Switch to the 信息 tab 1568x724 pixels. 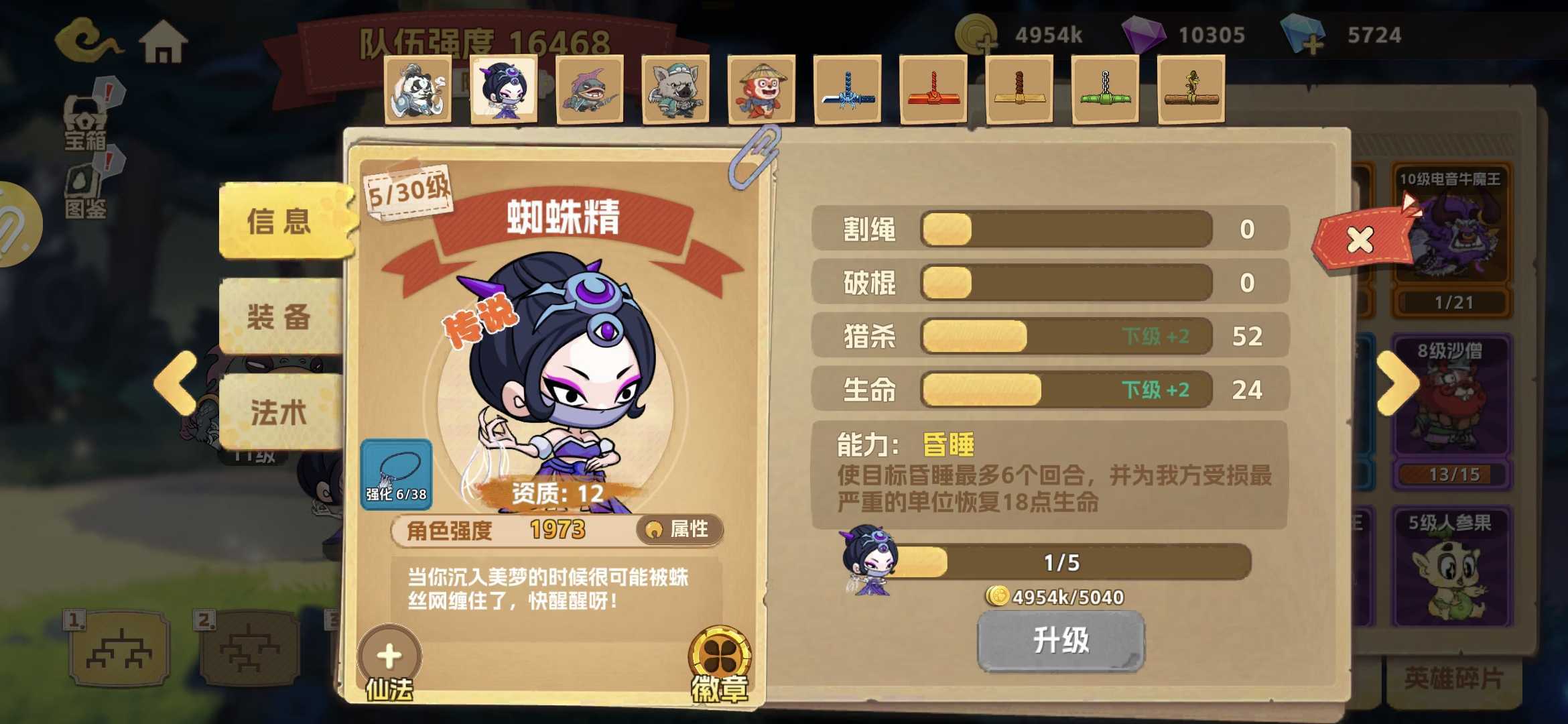[x=280, y=221]
